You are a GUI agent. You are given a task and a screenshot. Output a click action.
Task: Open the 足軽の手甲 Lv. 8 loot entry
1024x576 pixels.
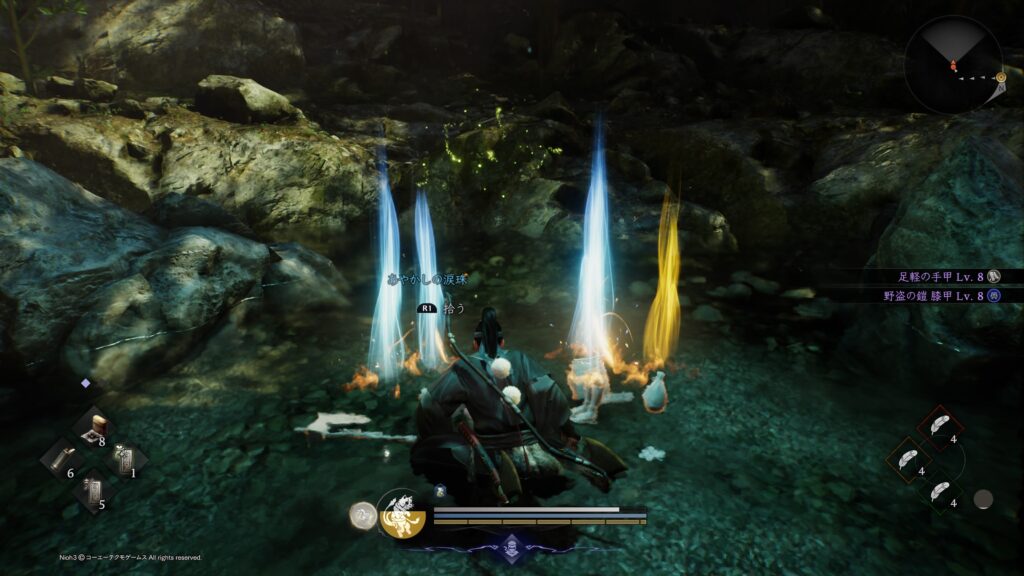pos(939,276)
